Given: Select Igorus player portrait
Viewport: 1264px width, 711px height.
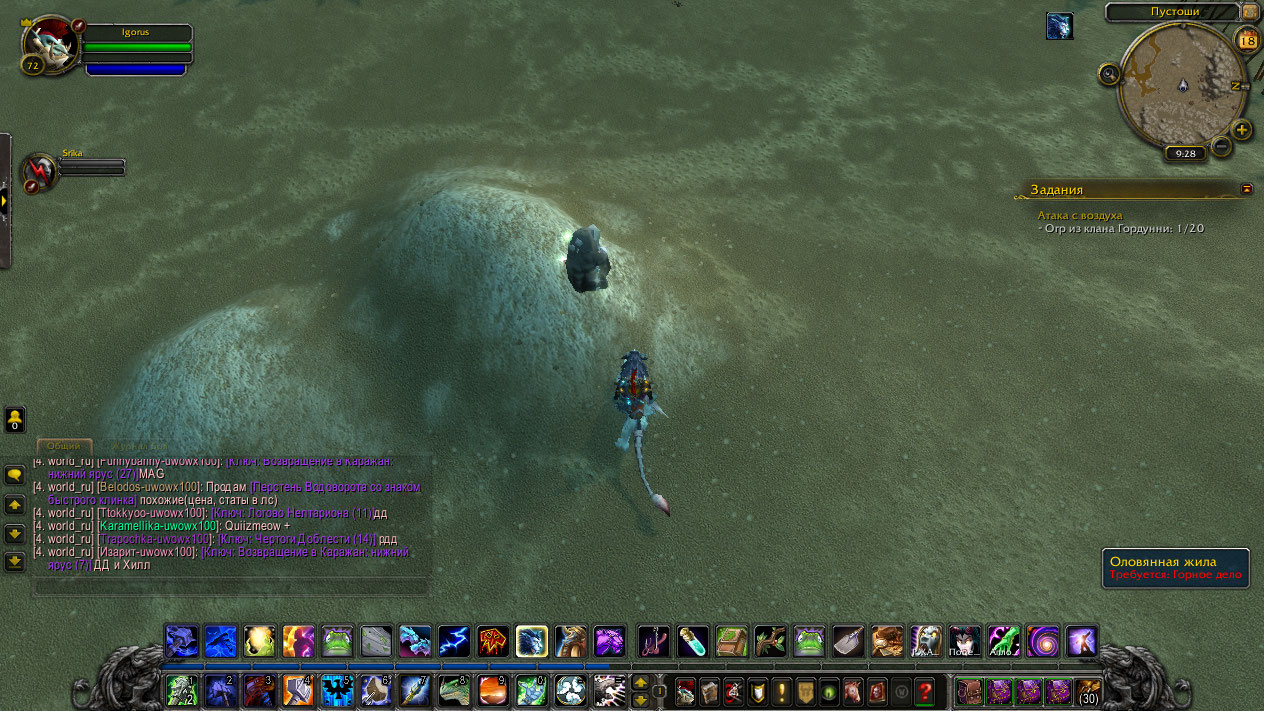Looking at the screenshot, I should (x=48, y=43).
